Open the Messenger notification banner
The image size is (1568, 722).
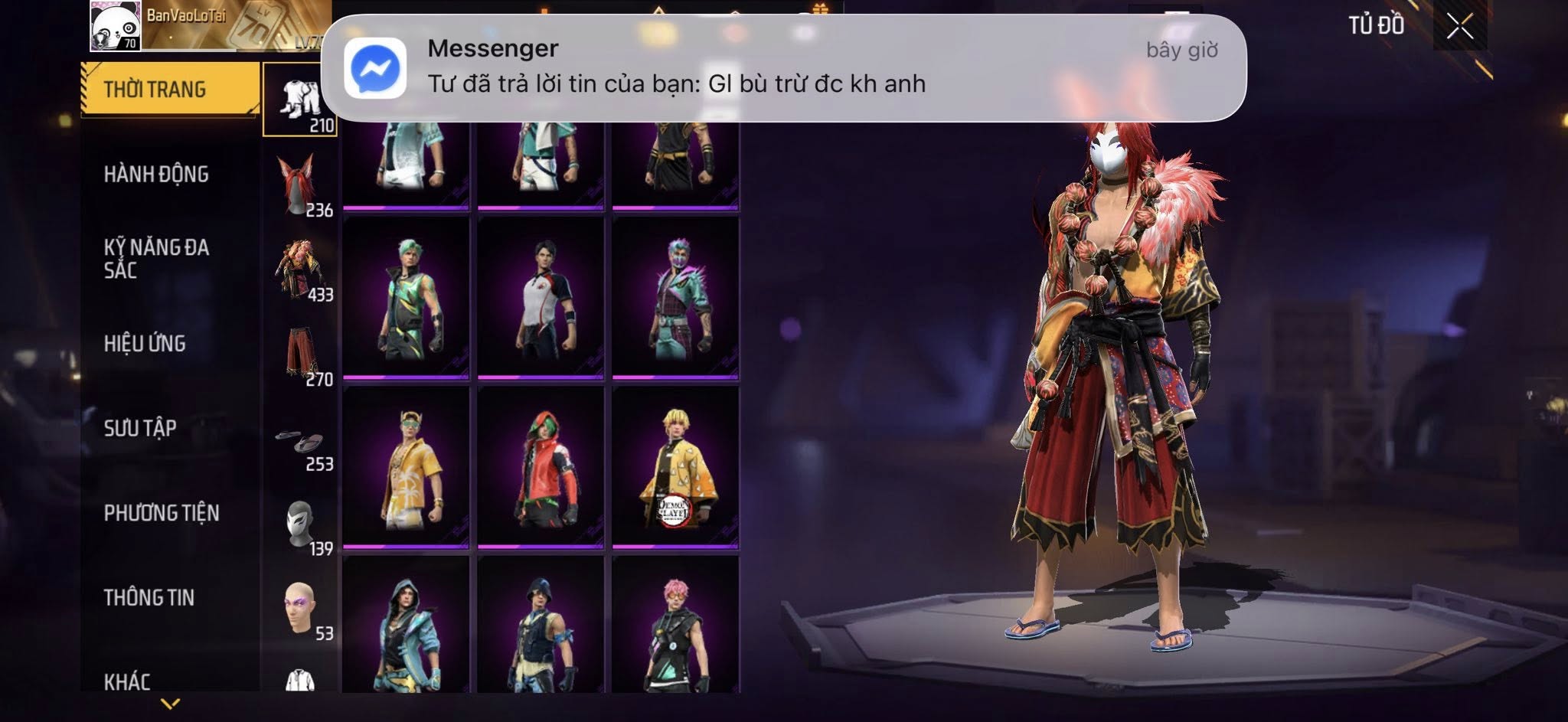pyautogui.click(x=783, y=67)
